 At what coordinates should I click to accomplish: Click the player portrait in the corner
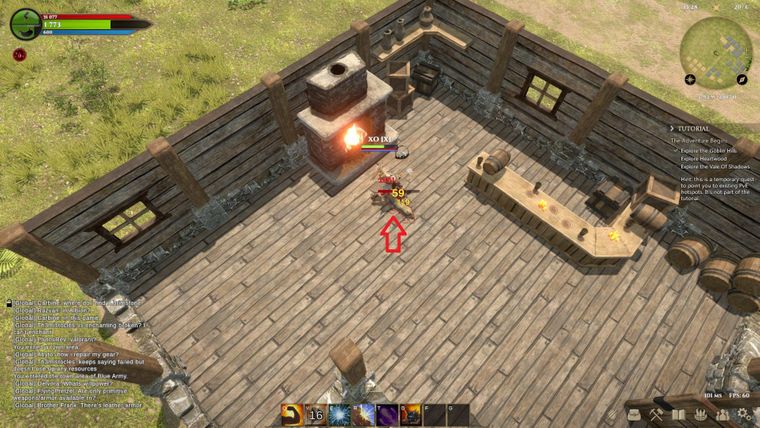[25, 25]
